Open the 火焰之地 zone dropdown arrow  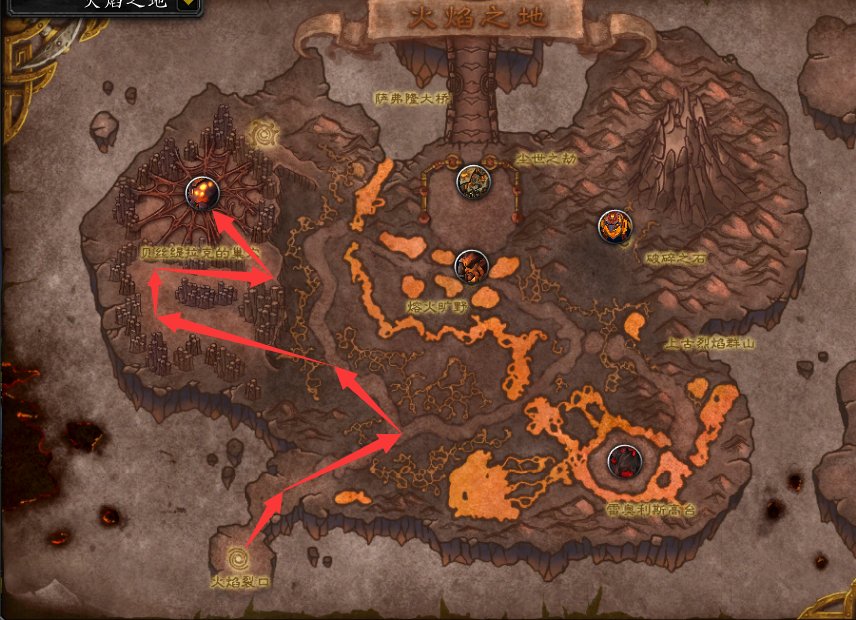tap(187, 5)
